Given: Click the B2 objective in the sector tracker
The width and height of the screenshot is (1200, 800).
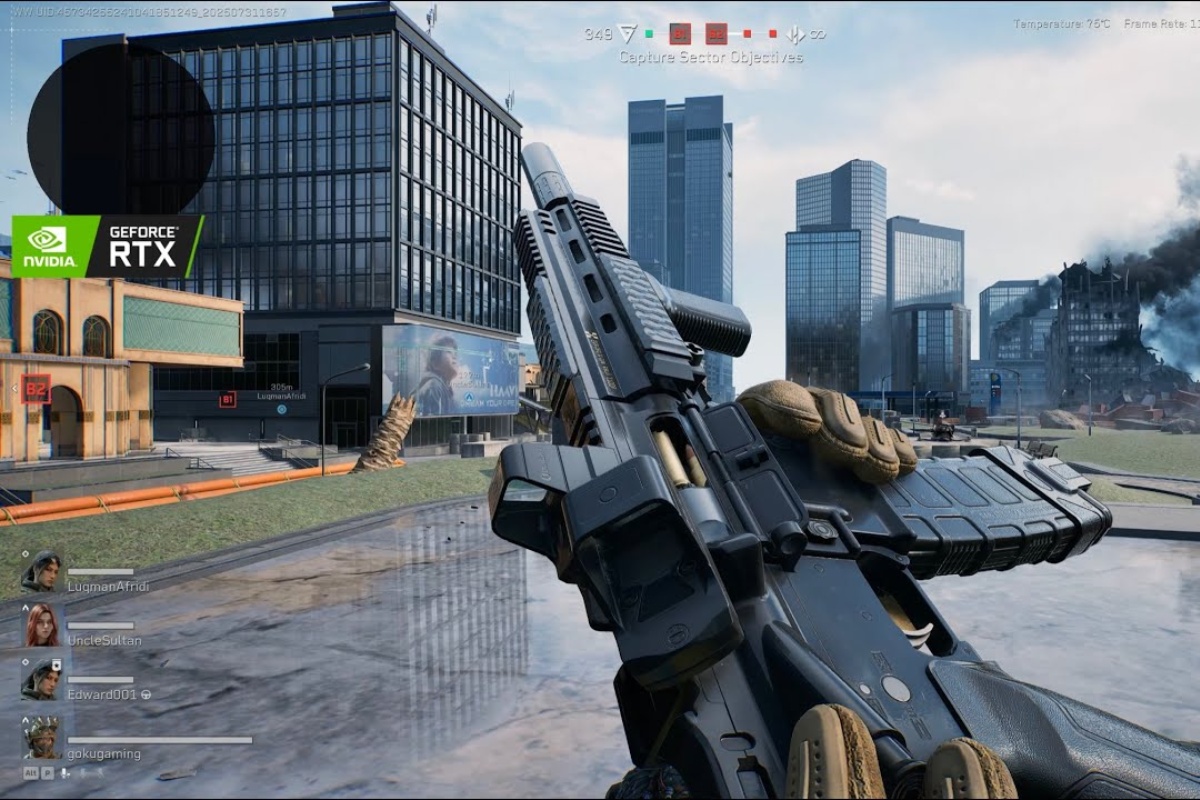Looking at the screenshot, I should [x=716, y=34].
